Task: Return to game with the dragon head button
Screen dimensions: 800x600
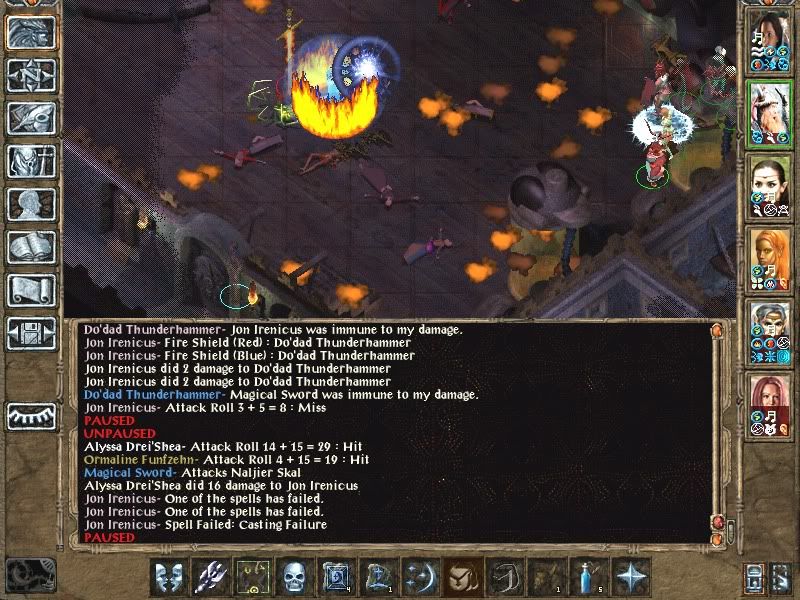Action: point(32,32)
